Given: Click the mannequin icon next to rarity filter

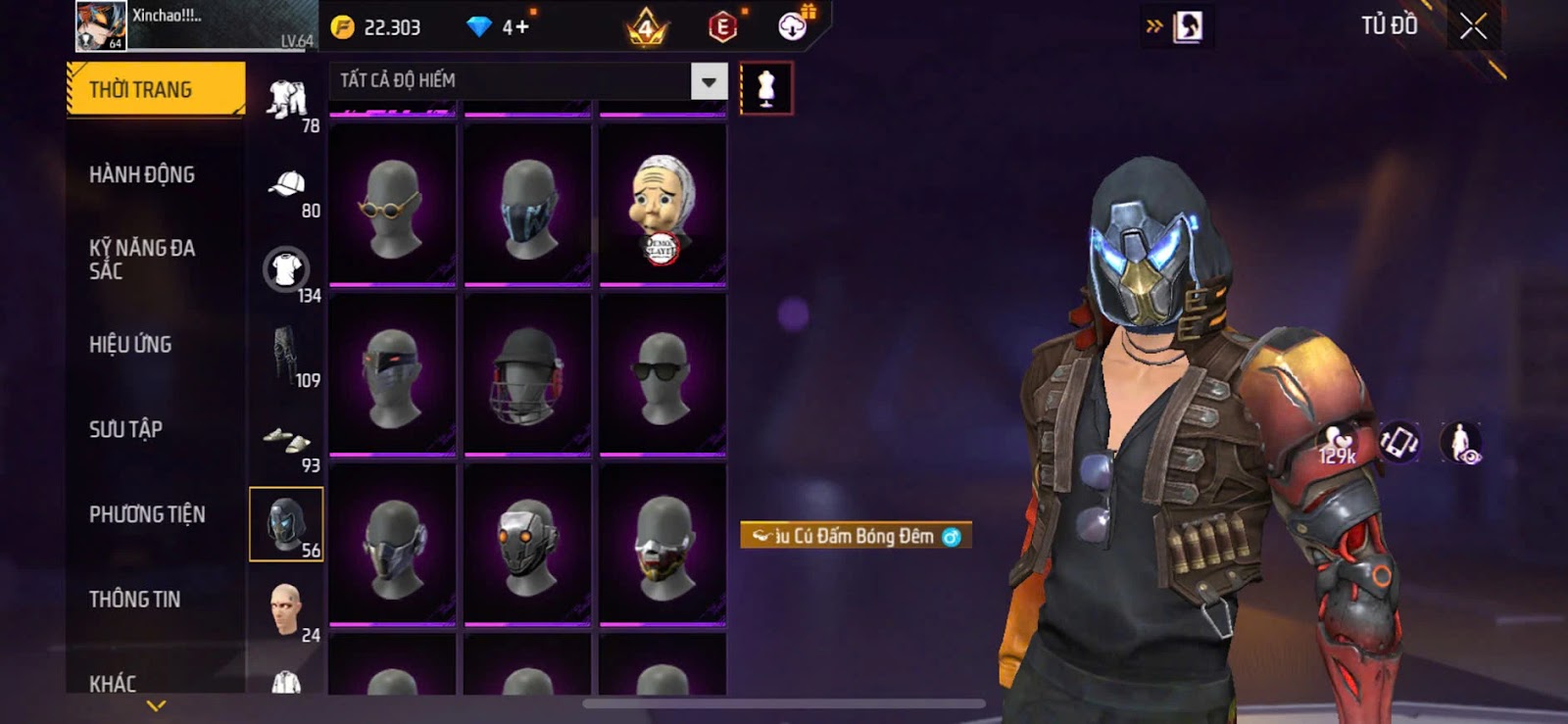Looking at the screenshot, I should (x=765, y=89).
